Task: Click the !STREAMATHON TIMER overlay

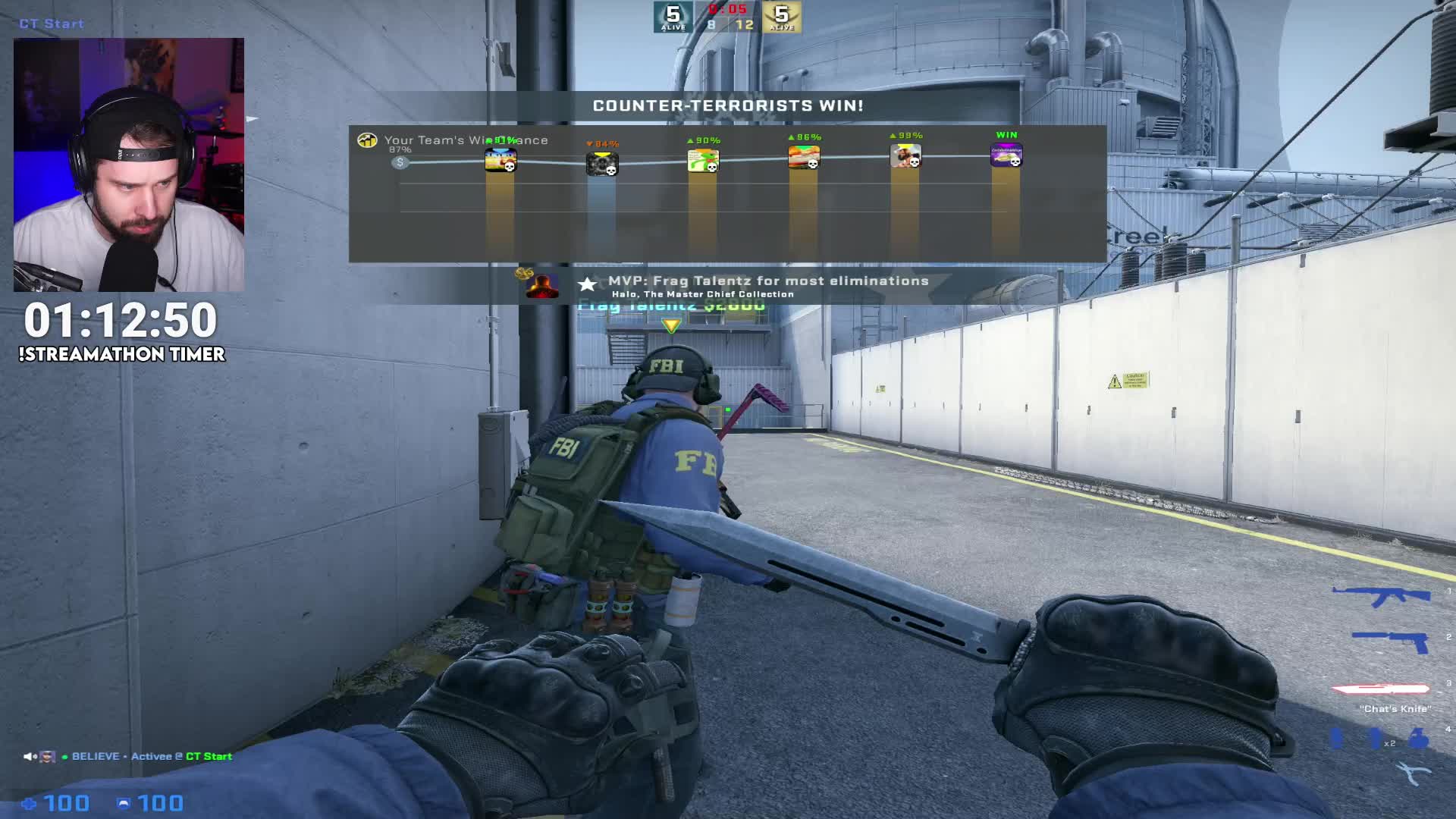Action: click(x=121, y=331)
